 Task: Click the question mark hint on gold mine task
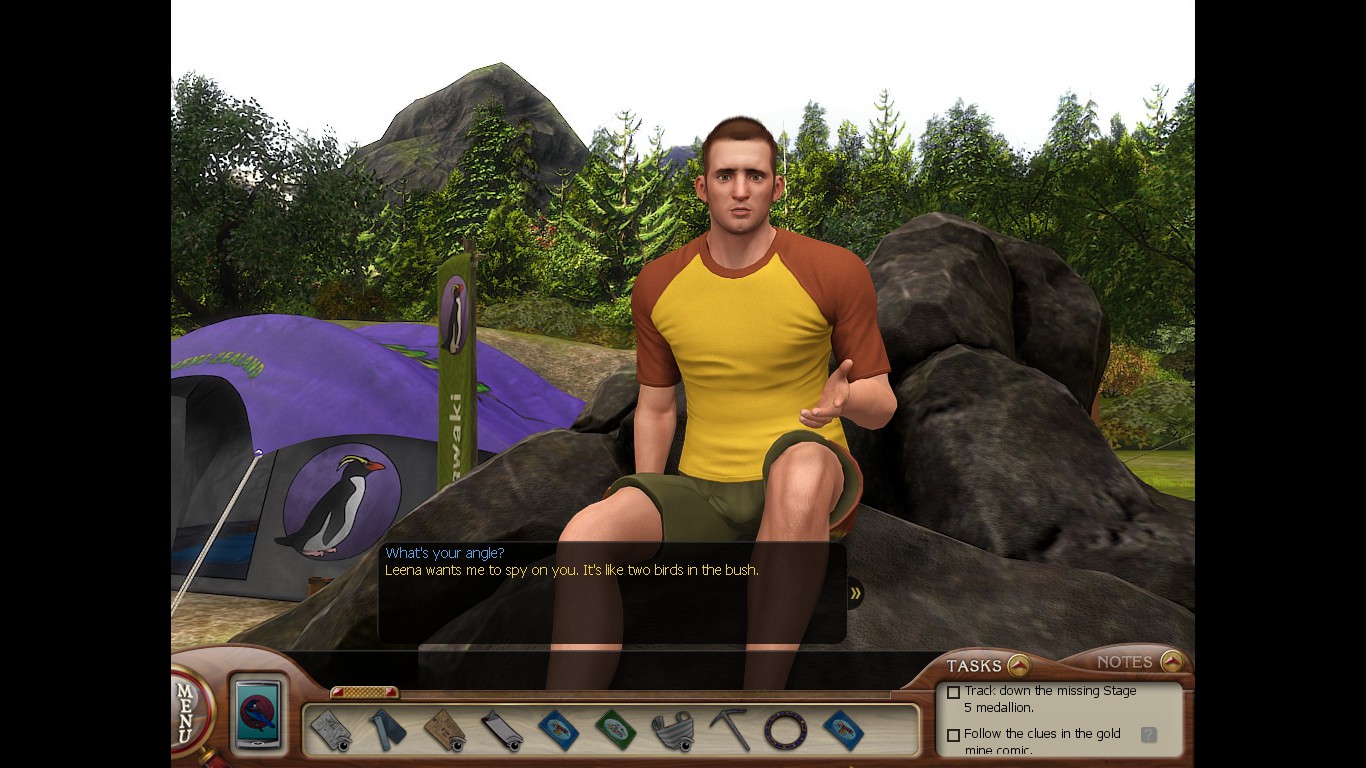pyautogui.click(x=1149, y=735)
